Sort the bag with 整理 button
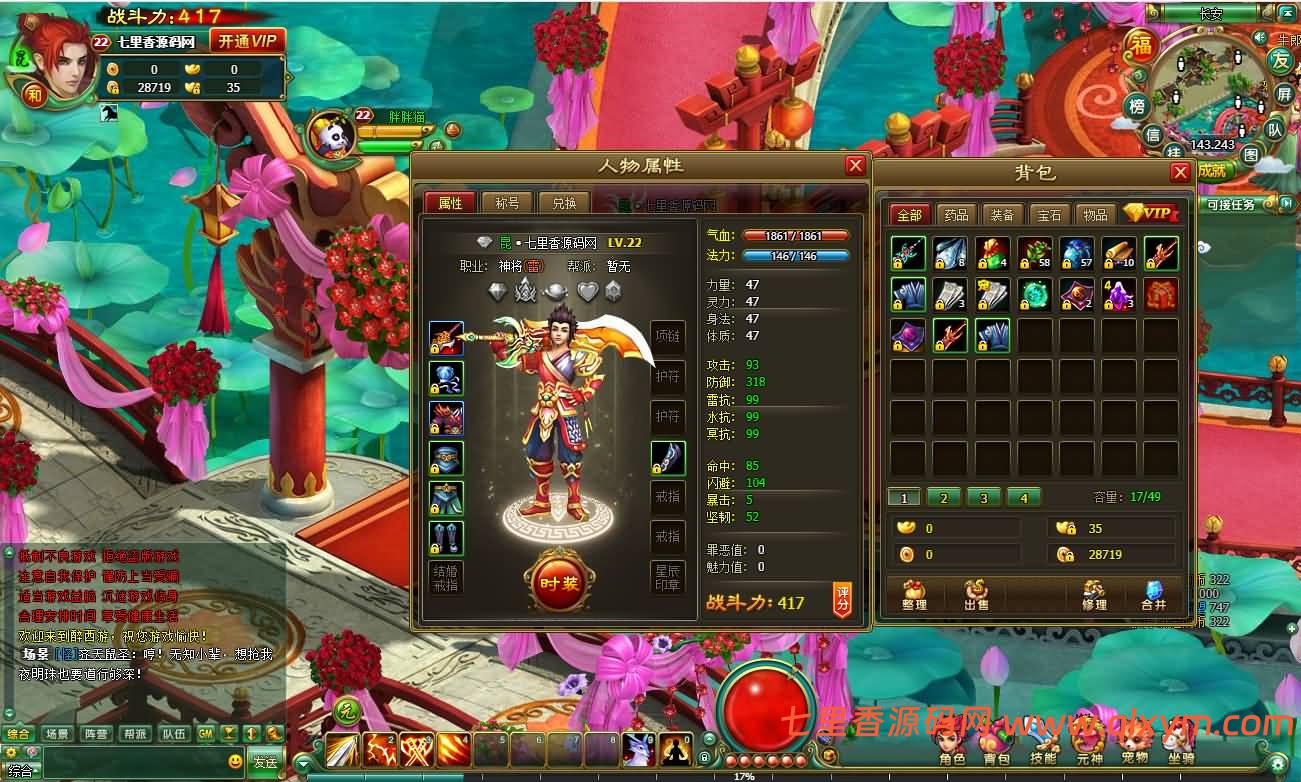 coord(914,596)
